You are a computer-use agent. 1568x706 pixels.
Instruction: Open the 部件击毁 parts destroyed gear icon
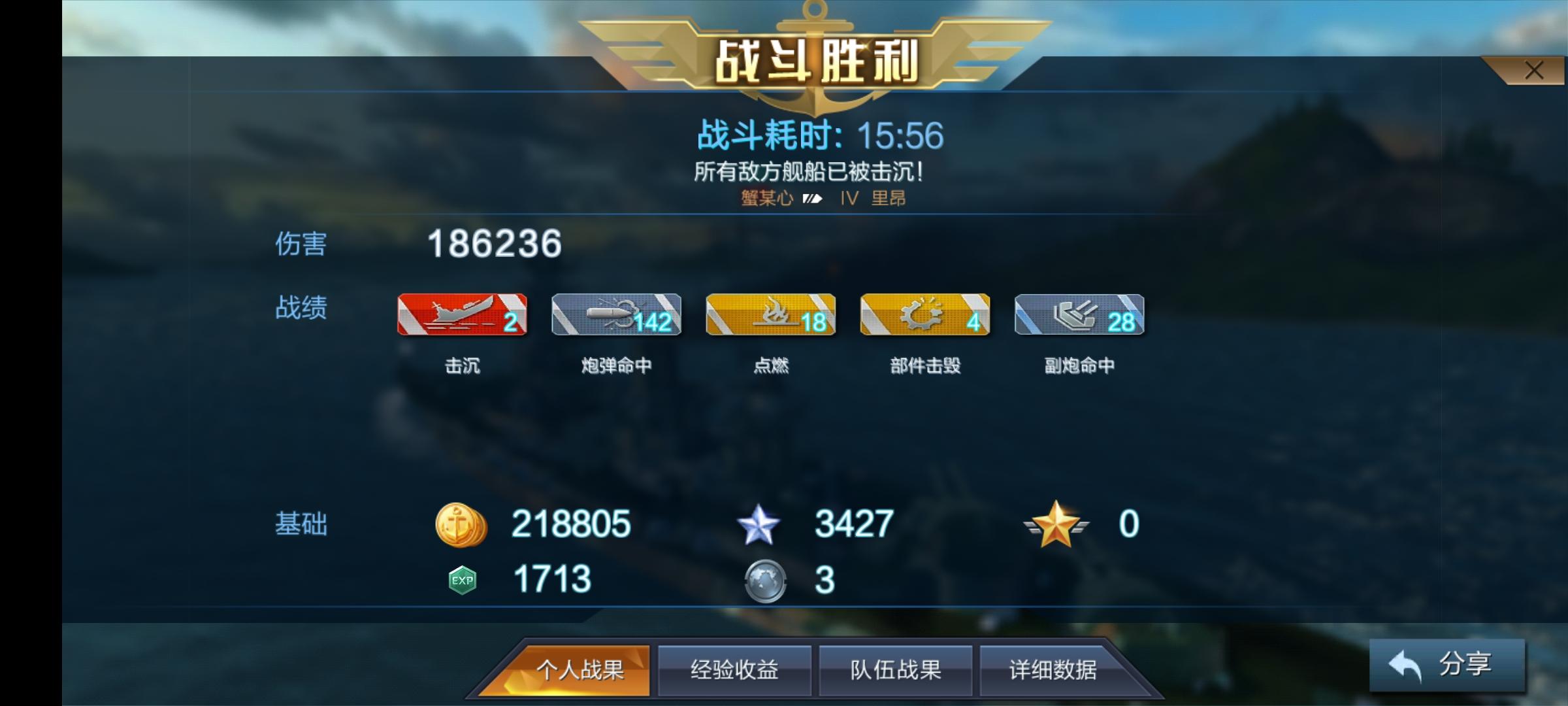coord(925,316)
